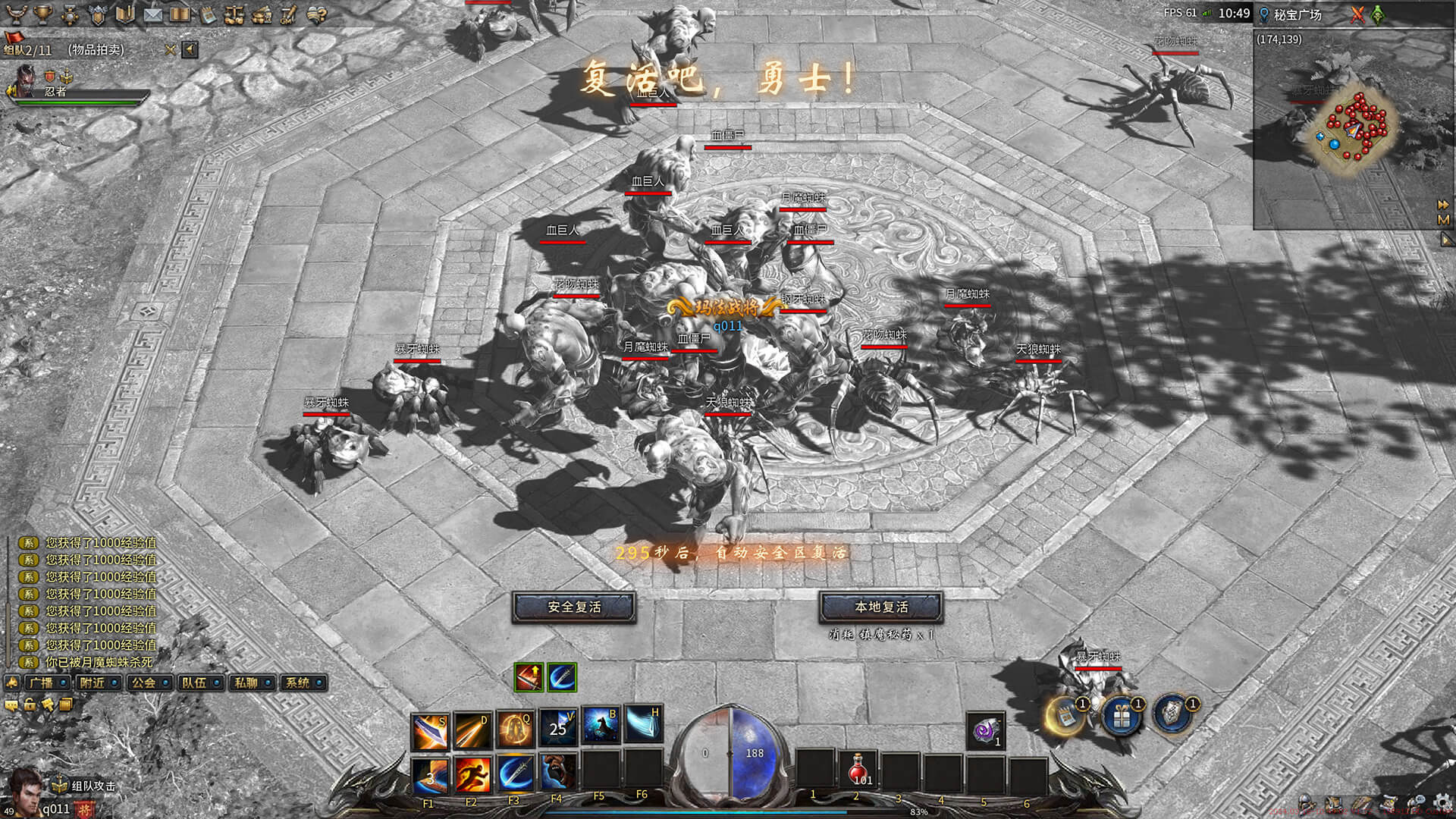The height and width of the screenshot is (819, 1456).
Task: Open the mail envelope icon
Action: click(153, 14)
